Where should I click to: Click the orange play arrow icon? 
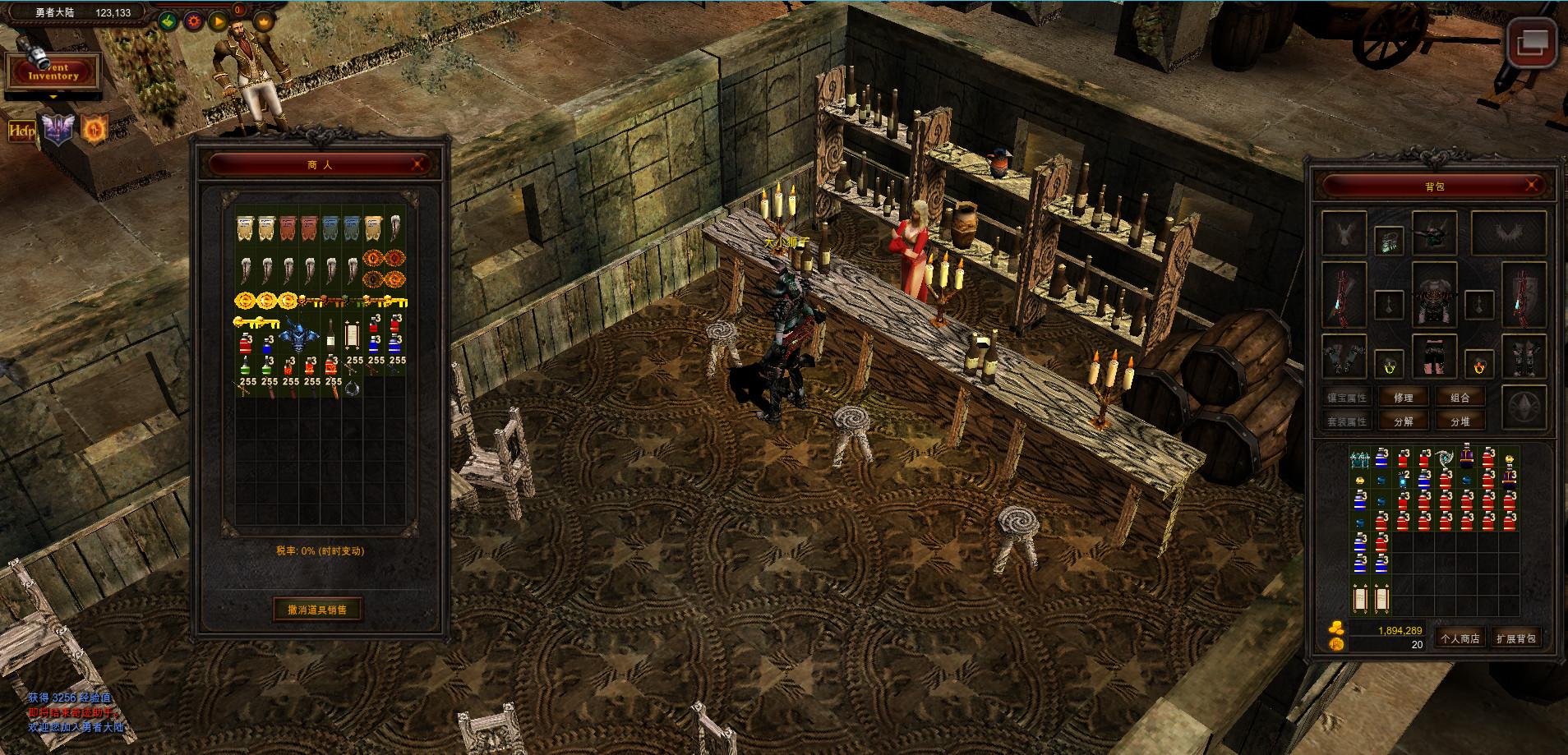[x=218, y=21]
